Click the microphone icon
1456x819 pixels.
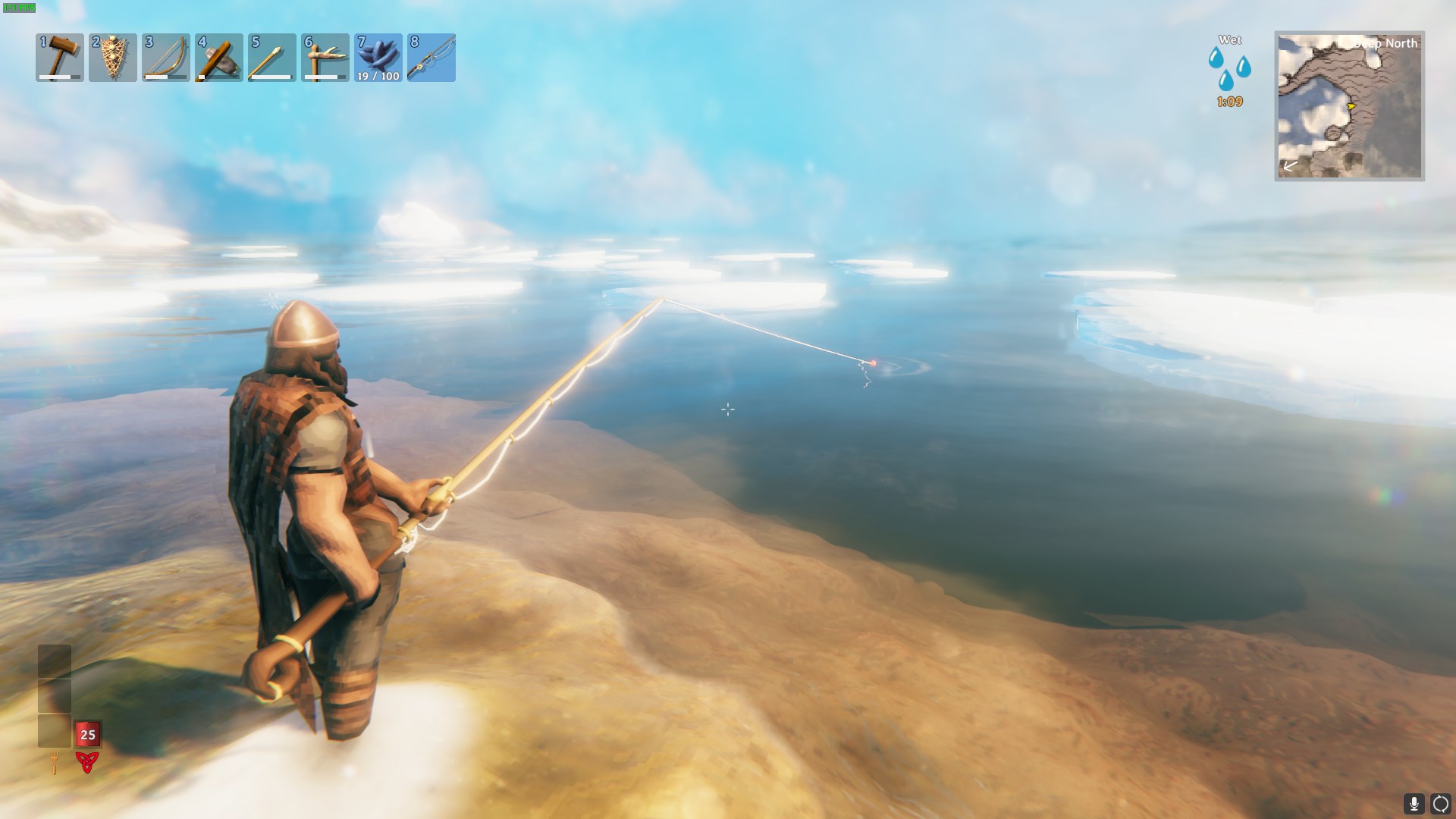click(x=1414, y=803)
